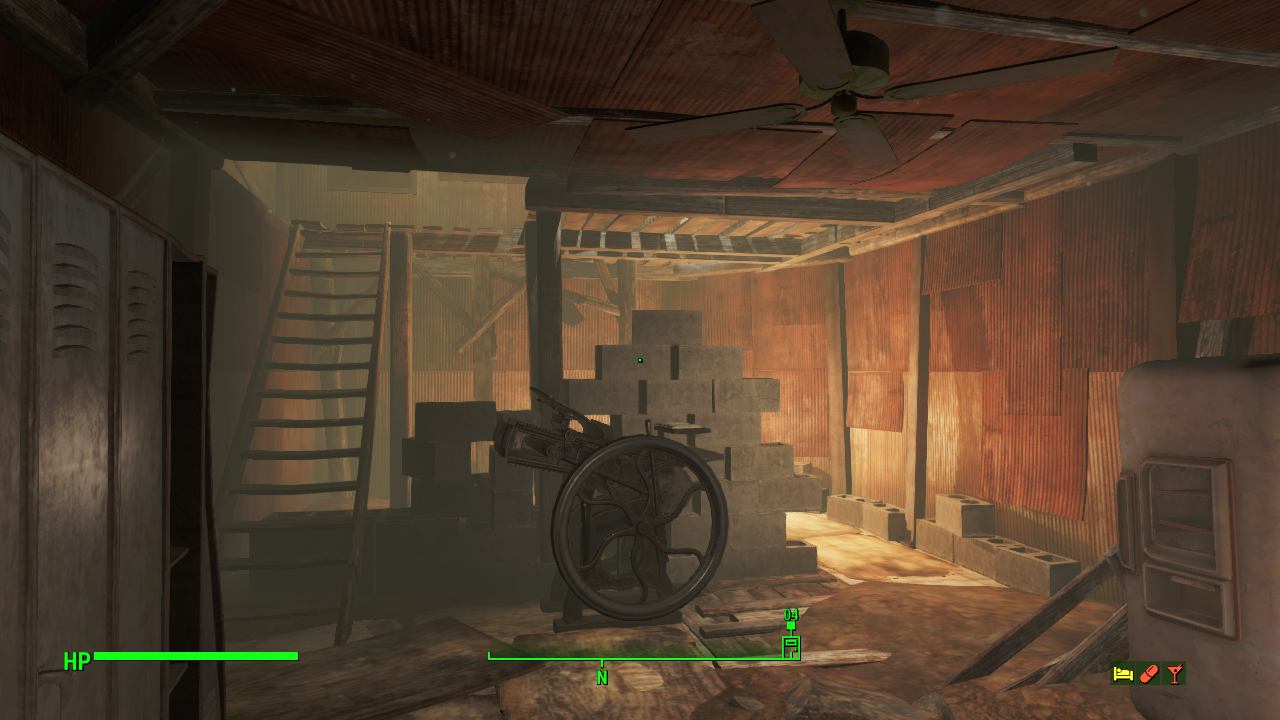Viewport: 1280px width, 720px height.
Task: Click the grenade indicator above the compass
Action: (x=791, y=626)
